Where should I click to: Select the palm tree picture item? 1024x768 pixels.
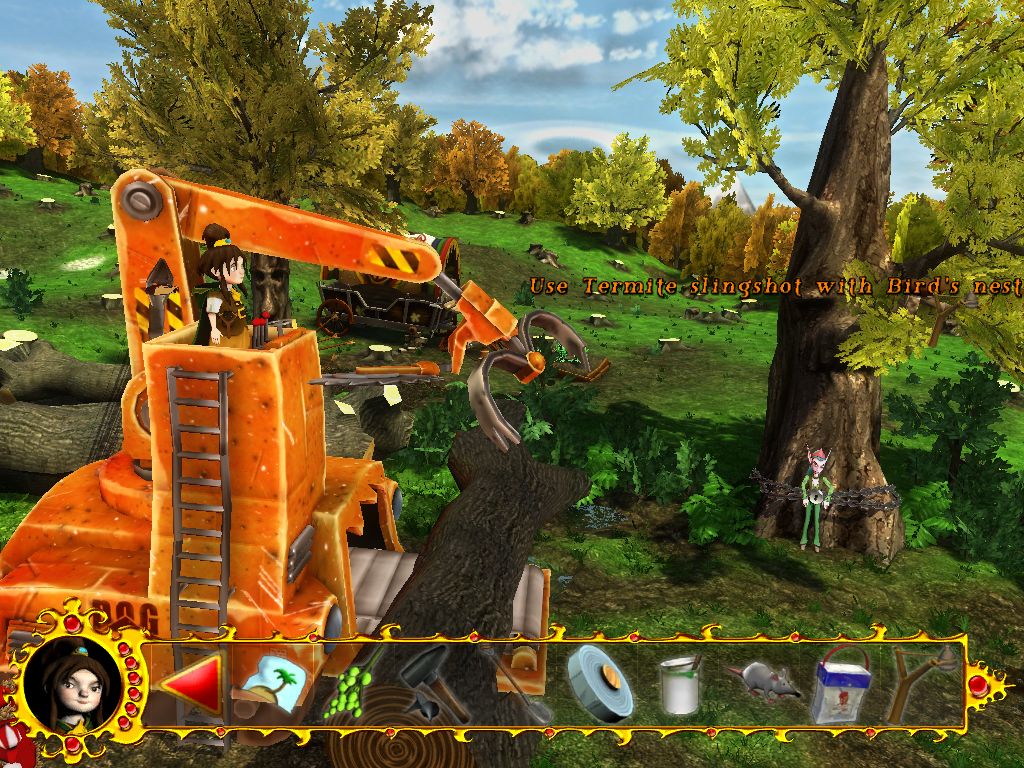click(268, 683)
